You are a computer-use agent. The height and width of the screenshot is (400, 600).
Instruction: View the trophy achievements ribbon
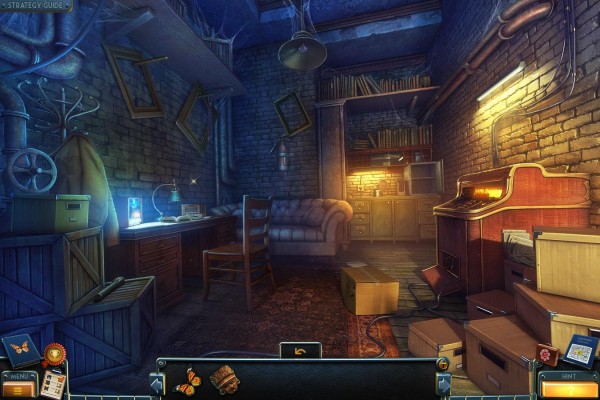[53, 353]
